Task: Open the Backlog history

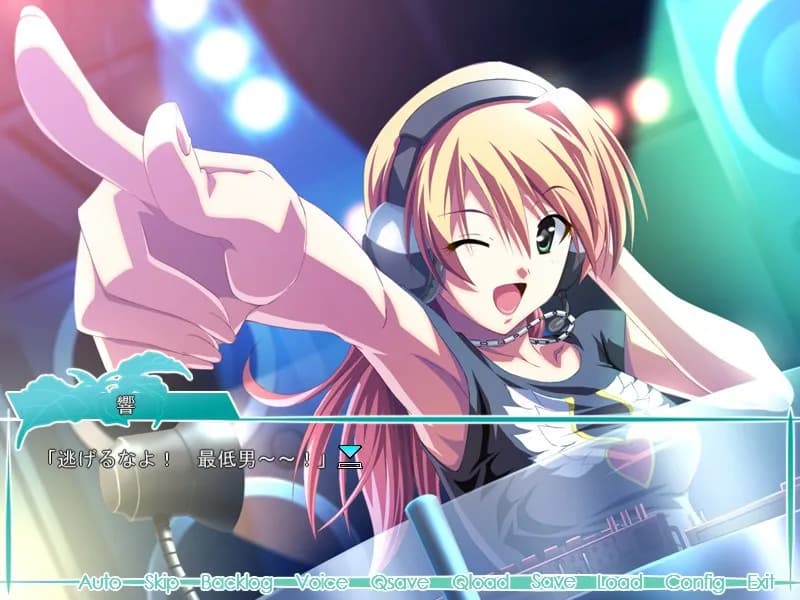Action: tap(236, 582)
